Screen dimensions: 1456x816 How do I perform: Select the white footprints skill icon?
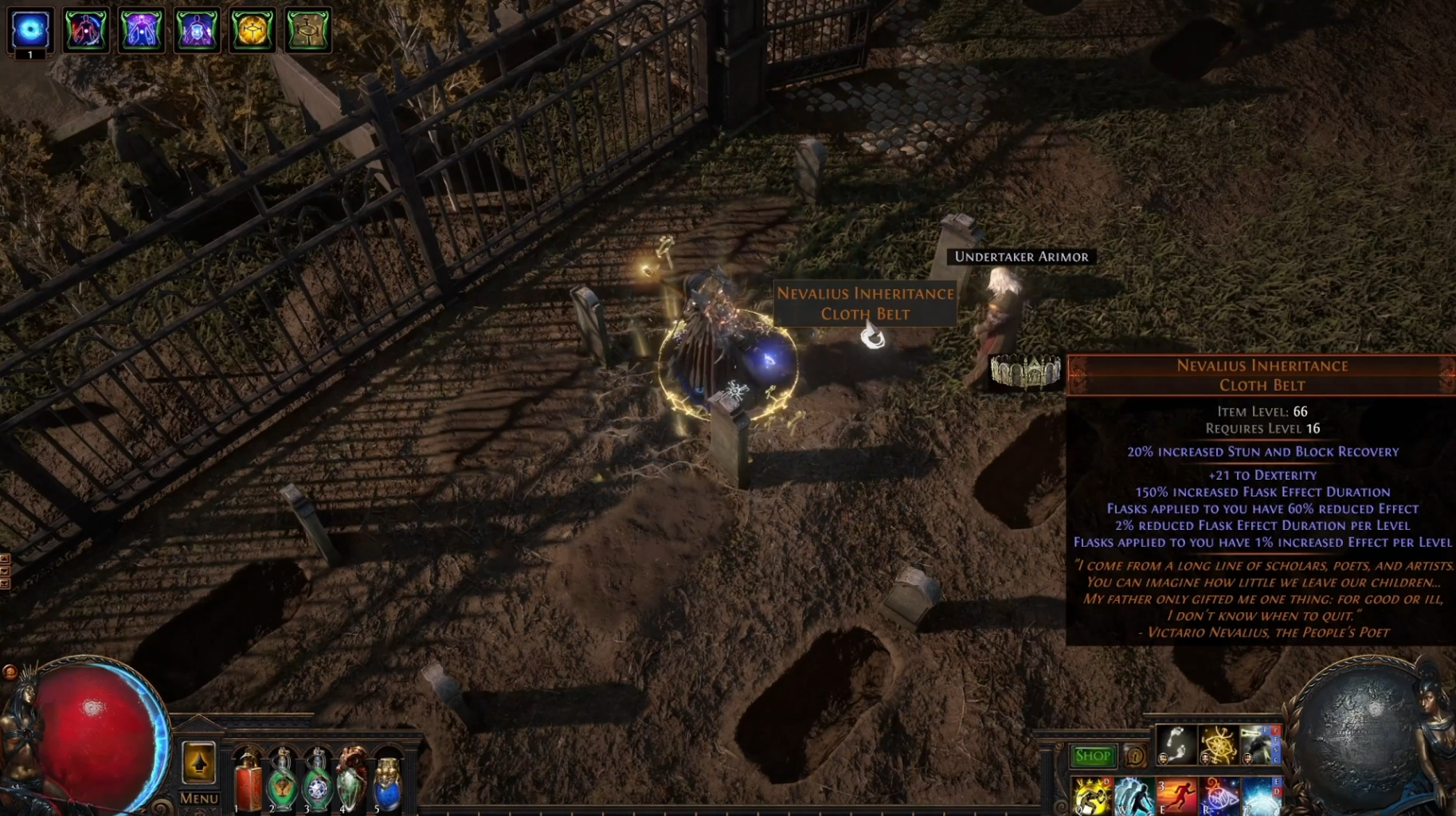[1175, 745]
